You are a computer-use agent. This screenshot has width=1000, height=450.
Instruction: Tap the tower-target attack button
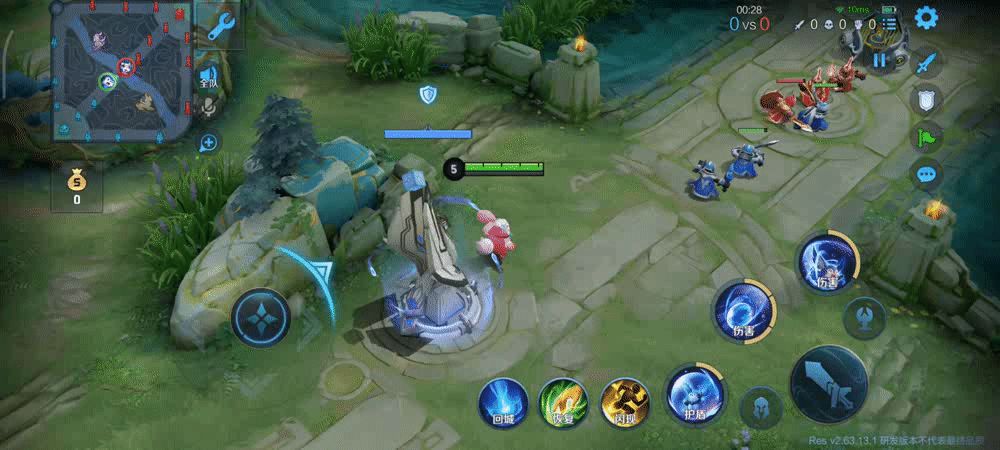(863, 318)
